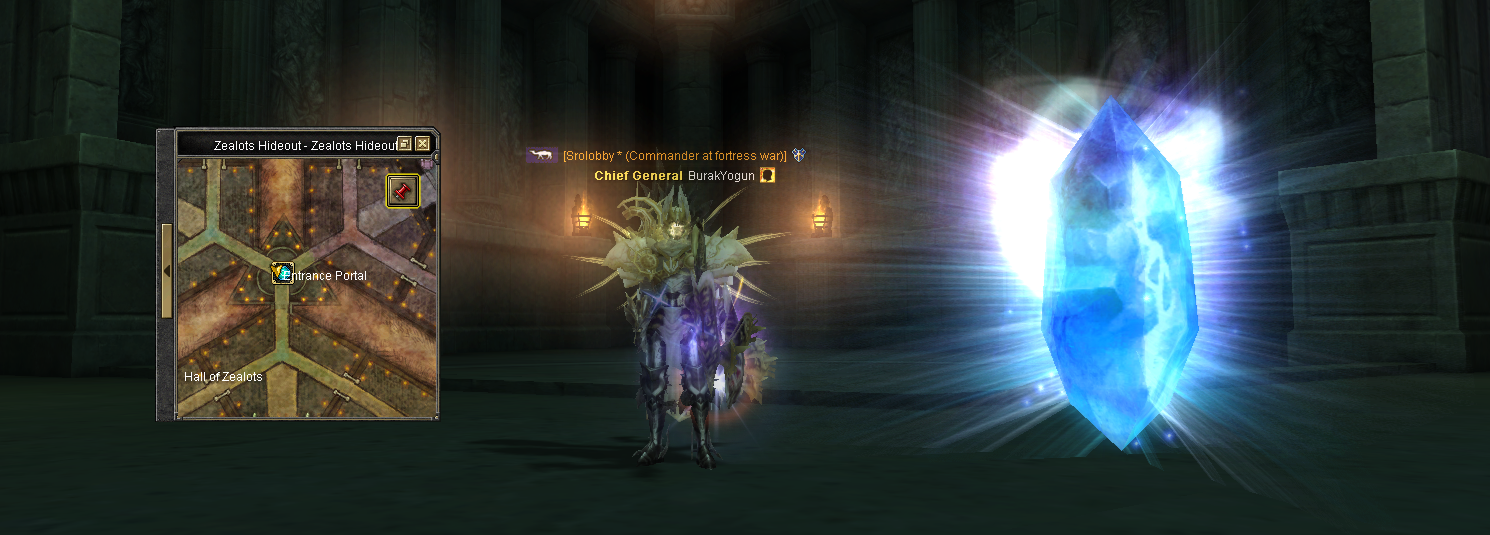This screenshot has width=1490, height=535.
Task: Maximize the Zealots Hideout map window
Action: [405, 144]
